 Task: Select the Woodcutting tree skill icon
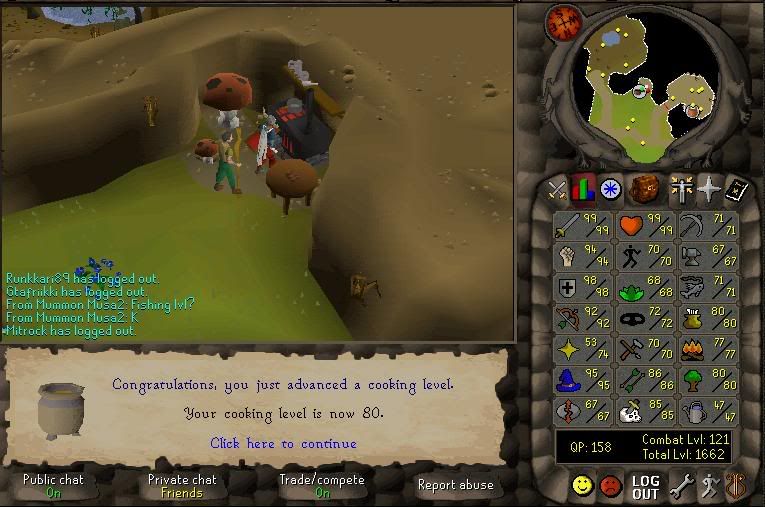click(707, 381)
